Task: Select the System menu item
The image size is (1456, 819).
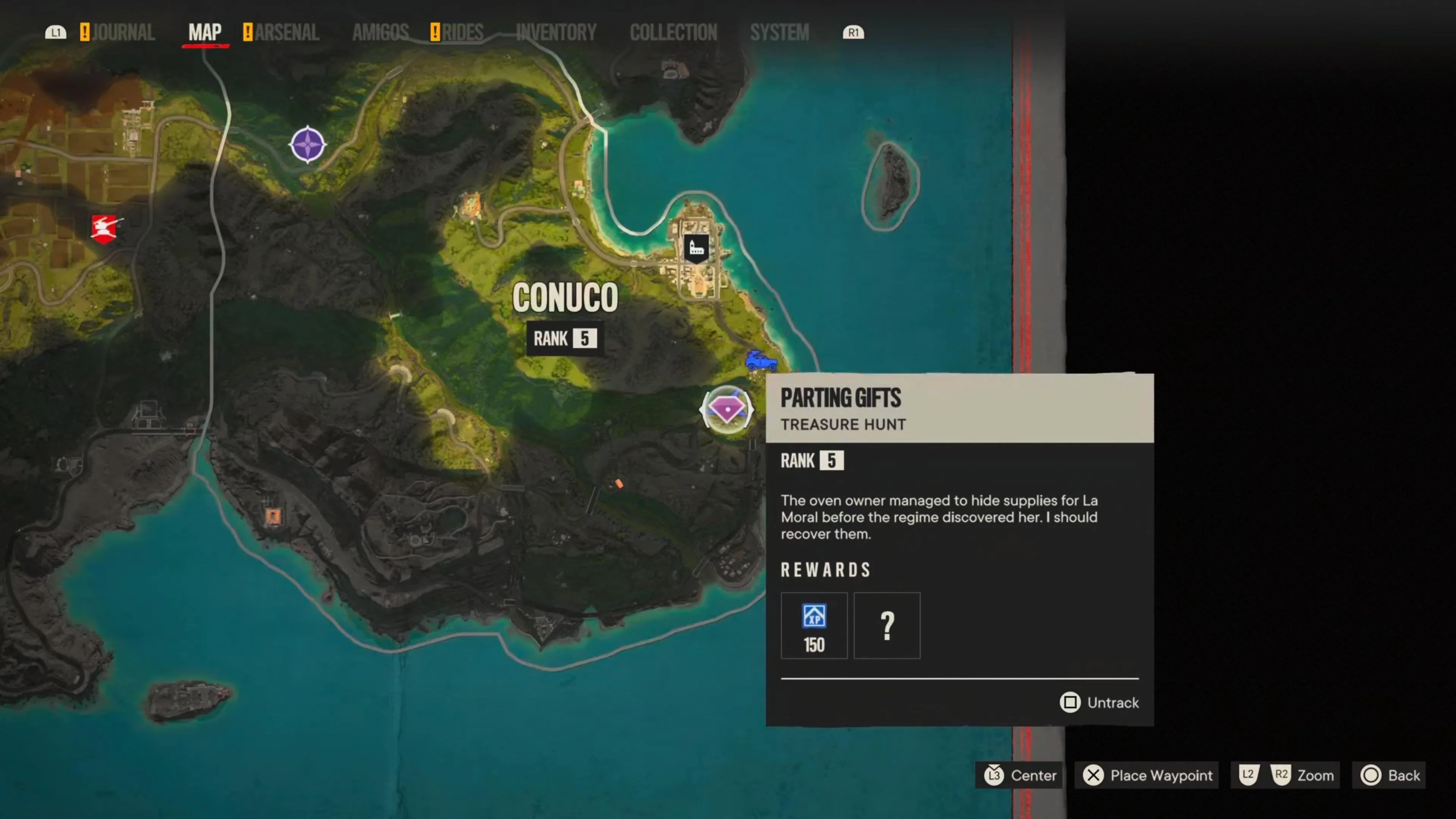Action: pyautogui.click(x=780, y=32)
